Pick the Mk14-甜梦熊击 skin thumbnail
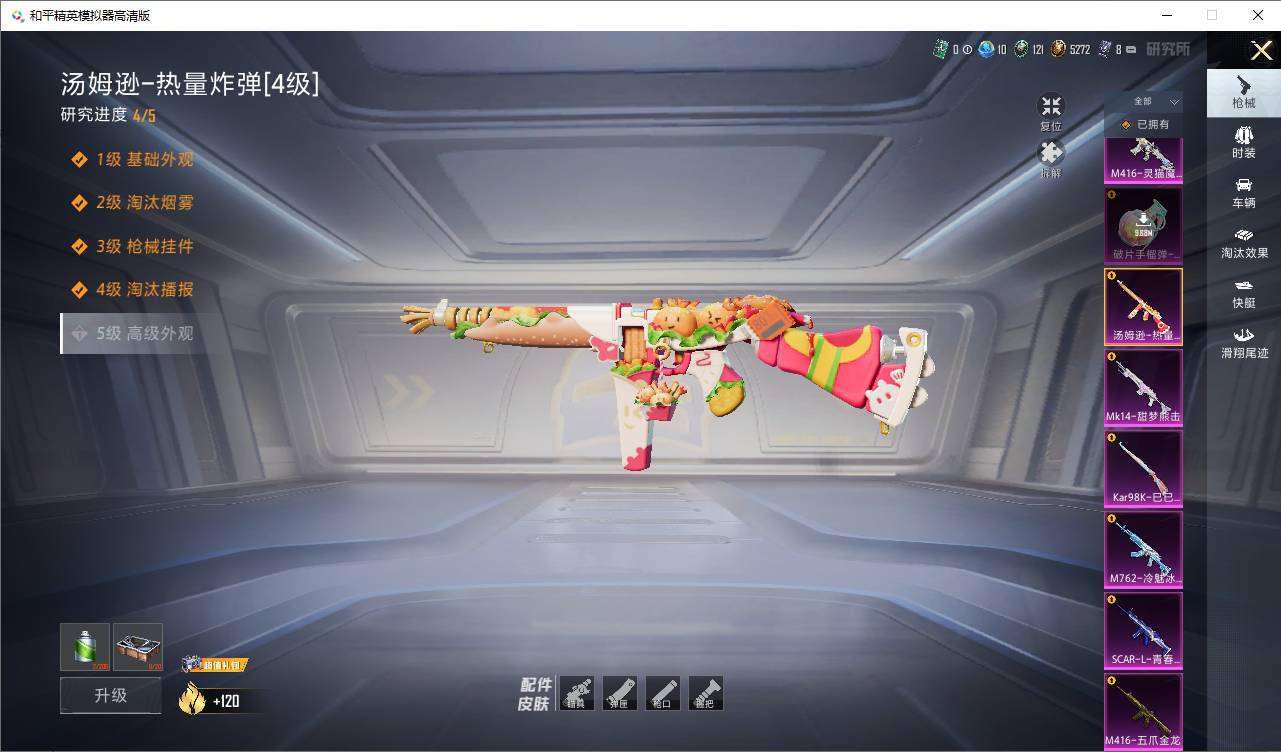This screenshot has width=1281, height=752. click(1143, 388)
